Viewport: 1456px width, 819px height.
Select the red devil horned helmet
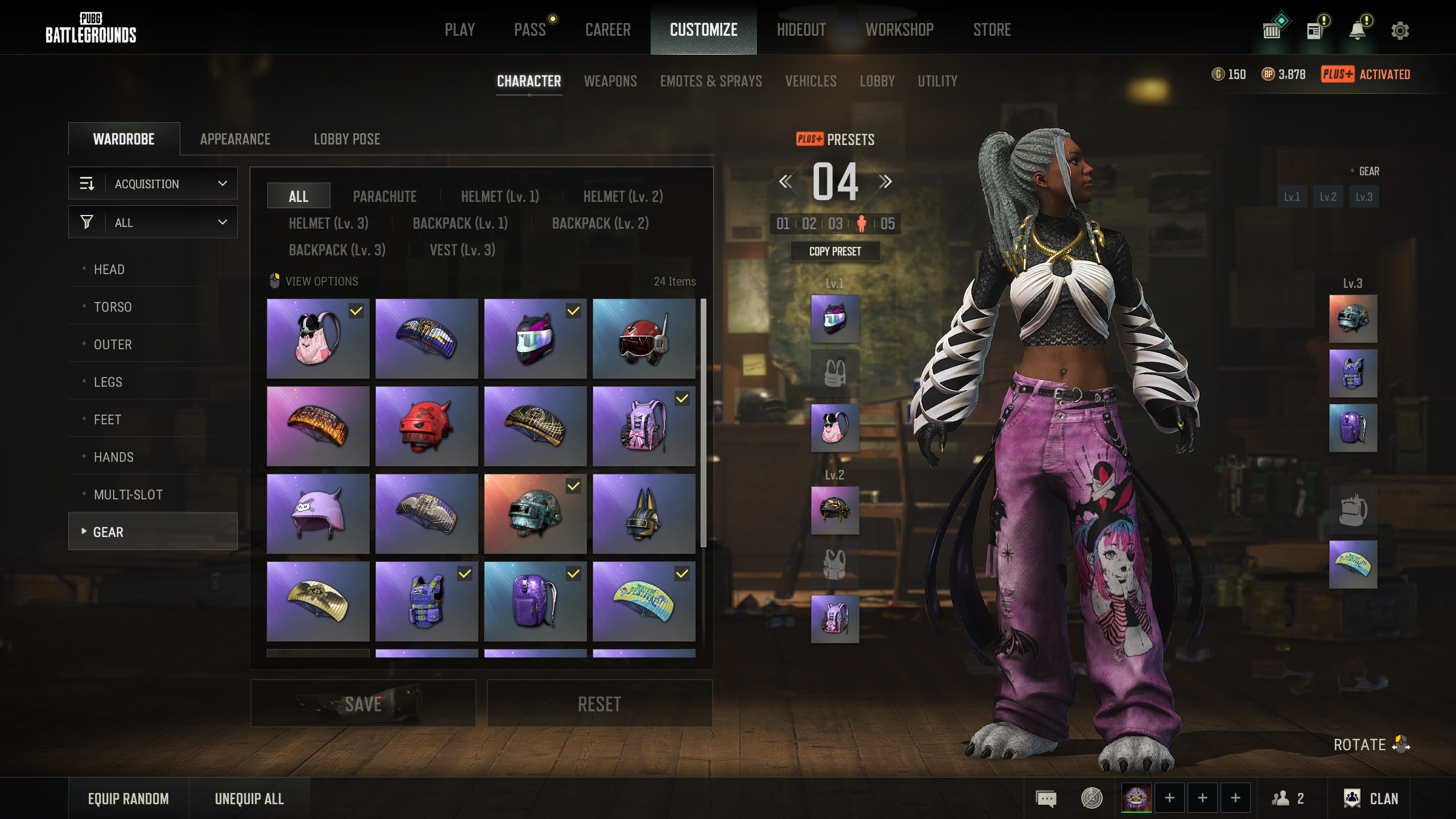pyautogui.click(x=427, y=426)
